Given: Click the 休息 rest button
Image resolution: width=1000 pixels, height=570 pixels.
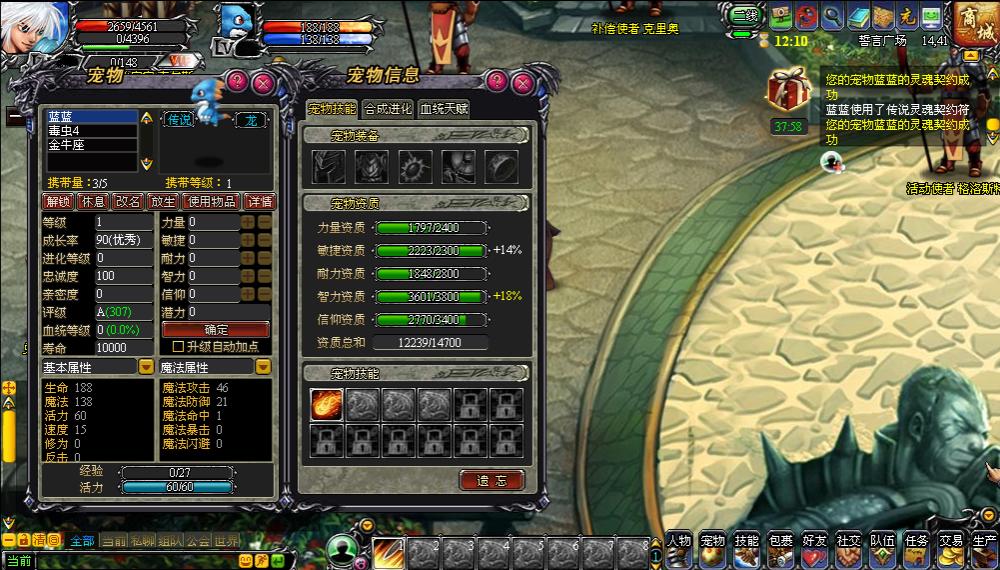Looking at the screenshot, I should (93, 201).
